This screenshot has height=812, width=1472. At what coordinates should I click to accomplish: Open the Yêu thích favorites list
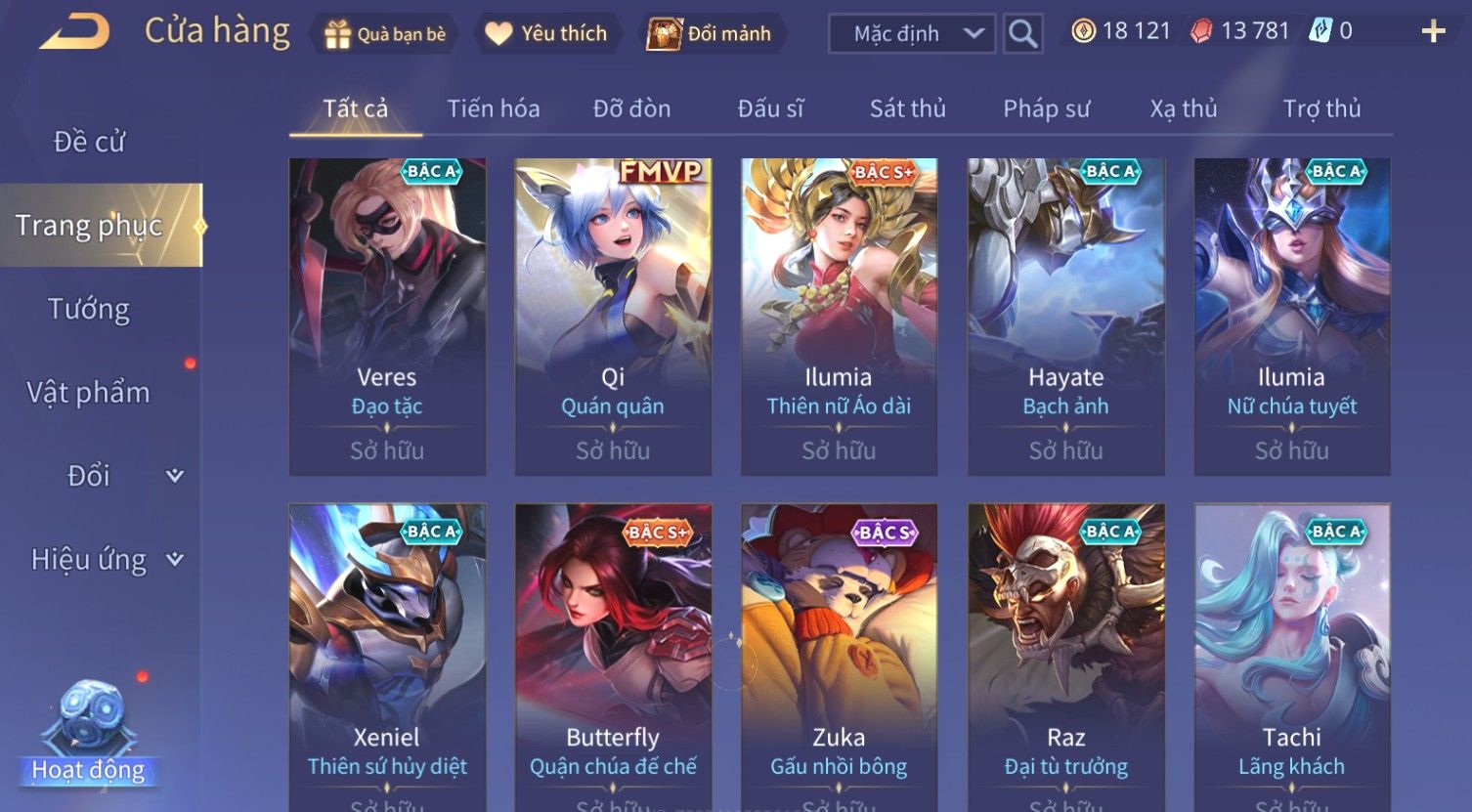[546, 34]
